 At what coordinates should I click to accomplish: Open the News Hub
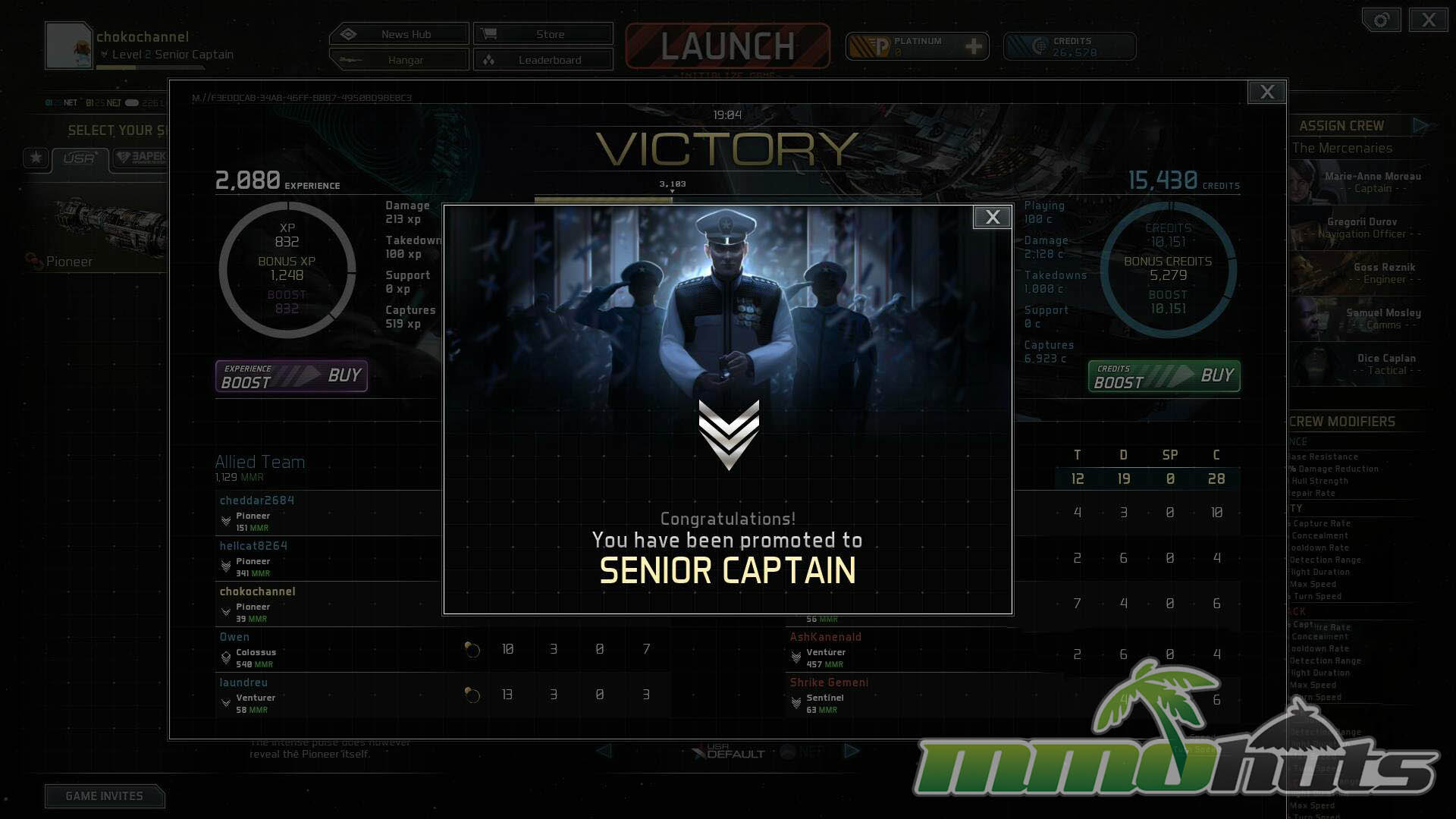point(399,34)
